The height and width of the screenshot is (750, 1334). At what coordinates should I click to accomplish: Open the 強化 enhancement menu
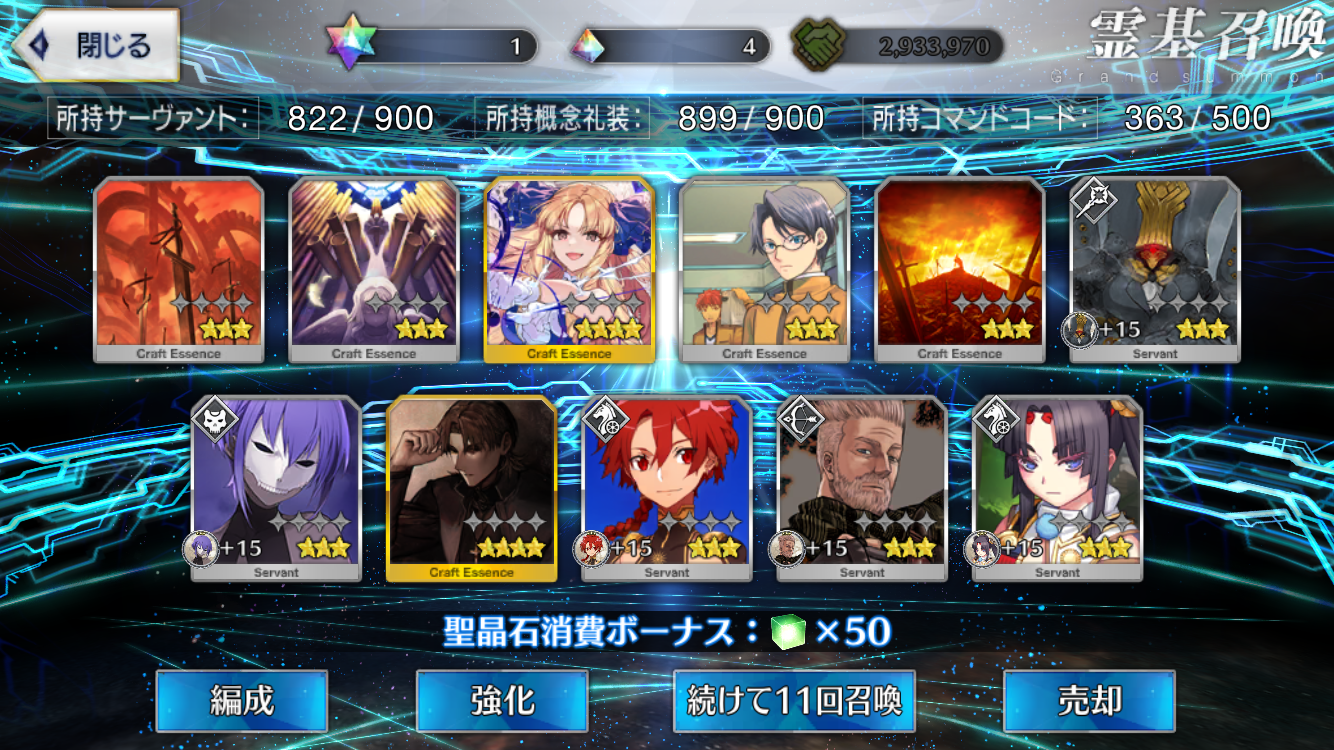point(502,701)
